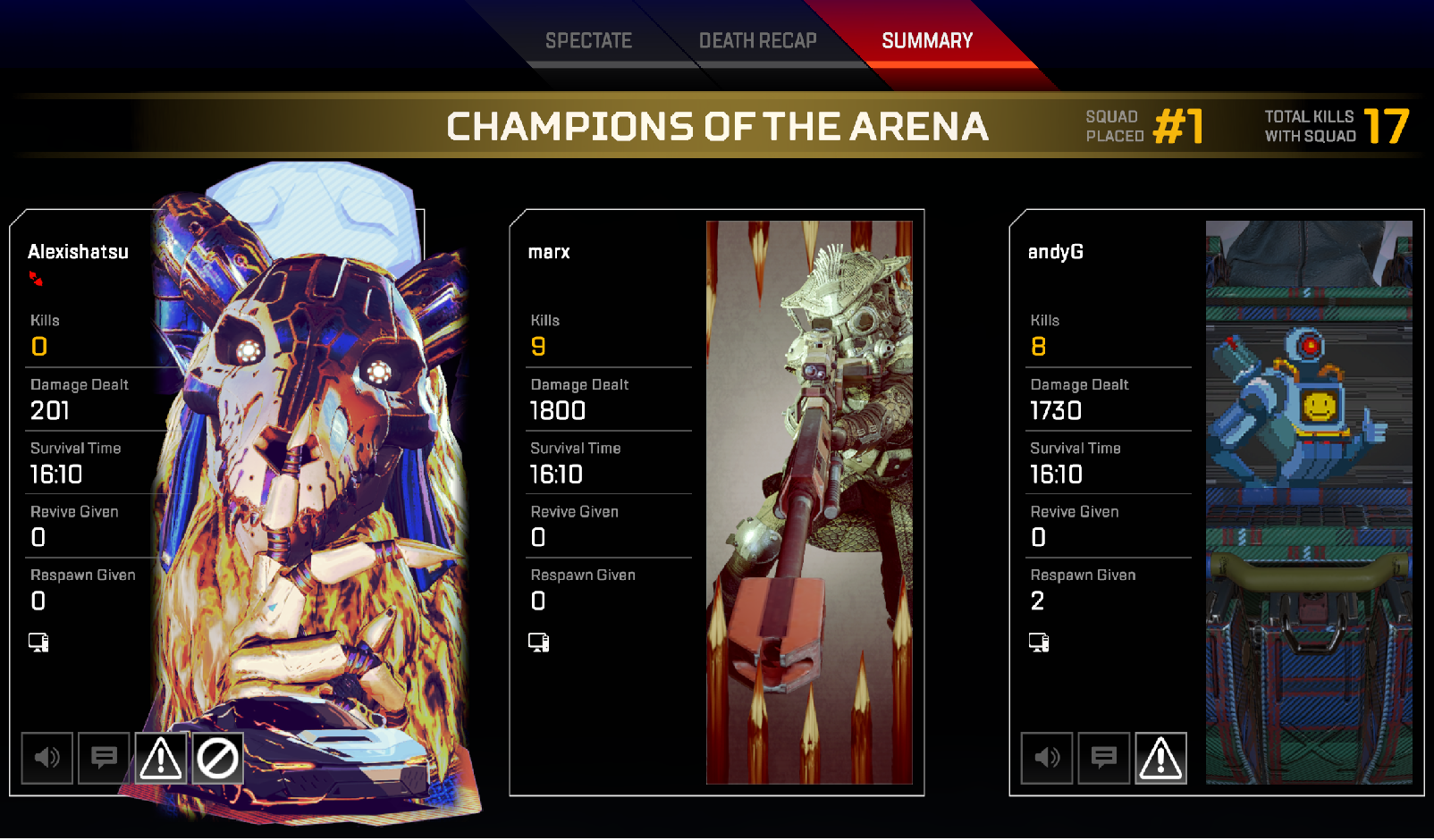Switch to the Spectate tab
Viewport: 1434px width, 840px height.
(588, 41)
